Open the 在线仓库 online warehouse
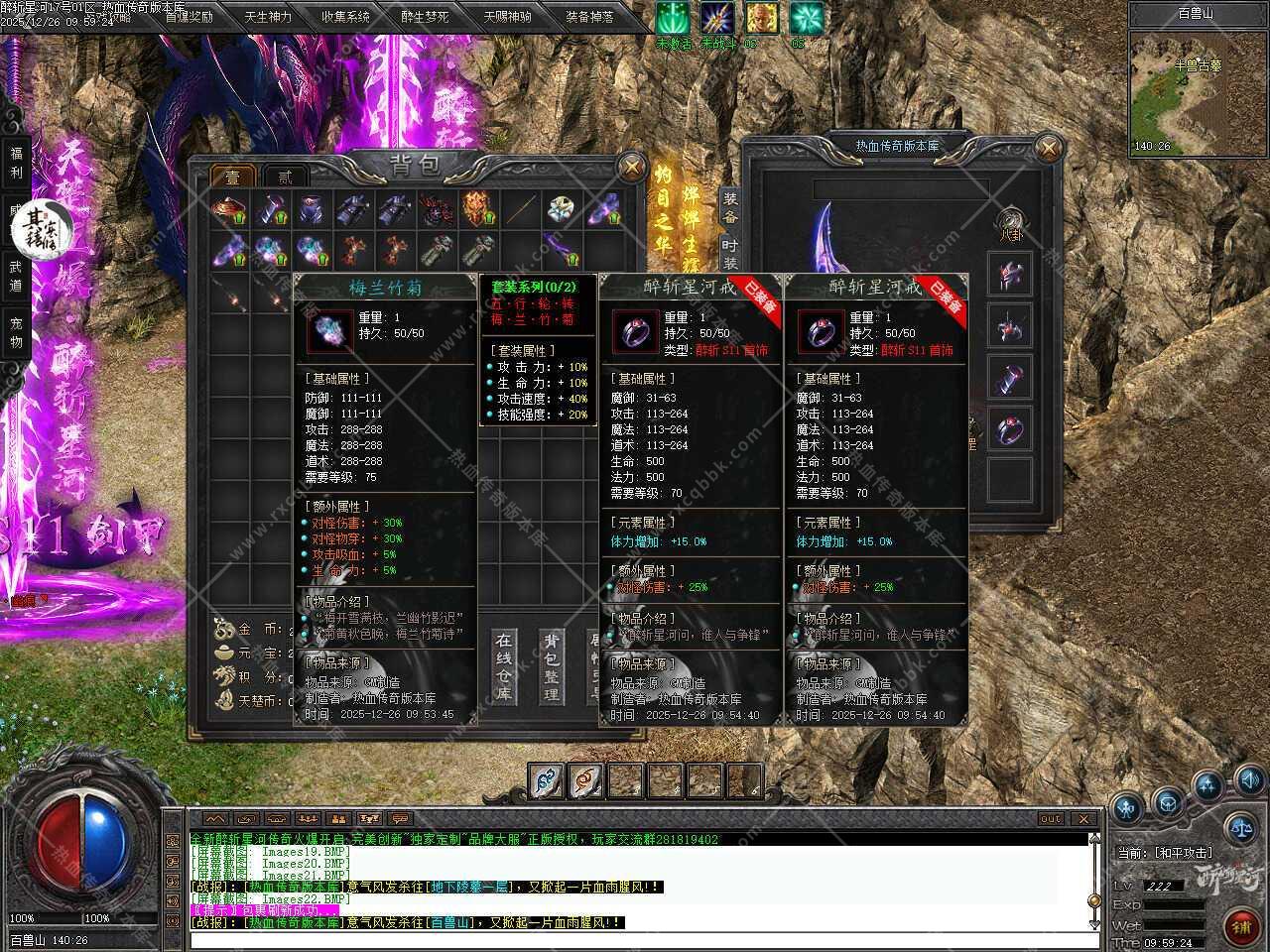Viewport: 1270px width, 952px height. point(505,667)
